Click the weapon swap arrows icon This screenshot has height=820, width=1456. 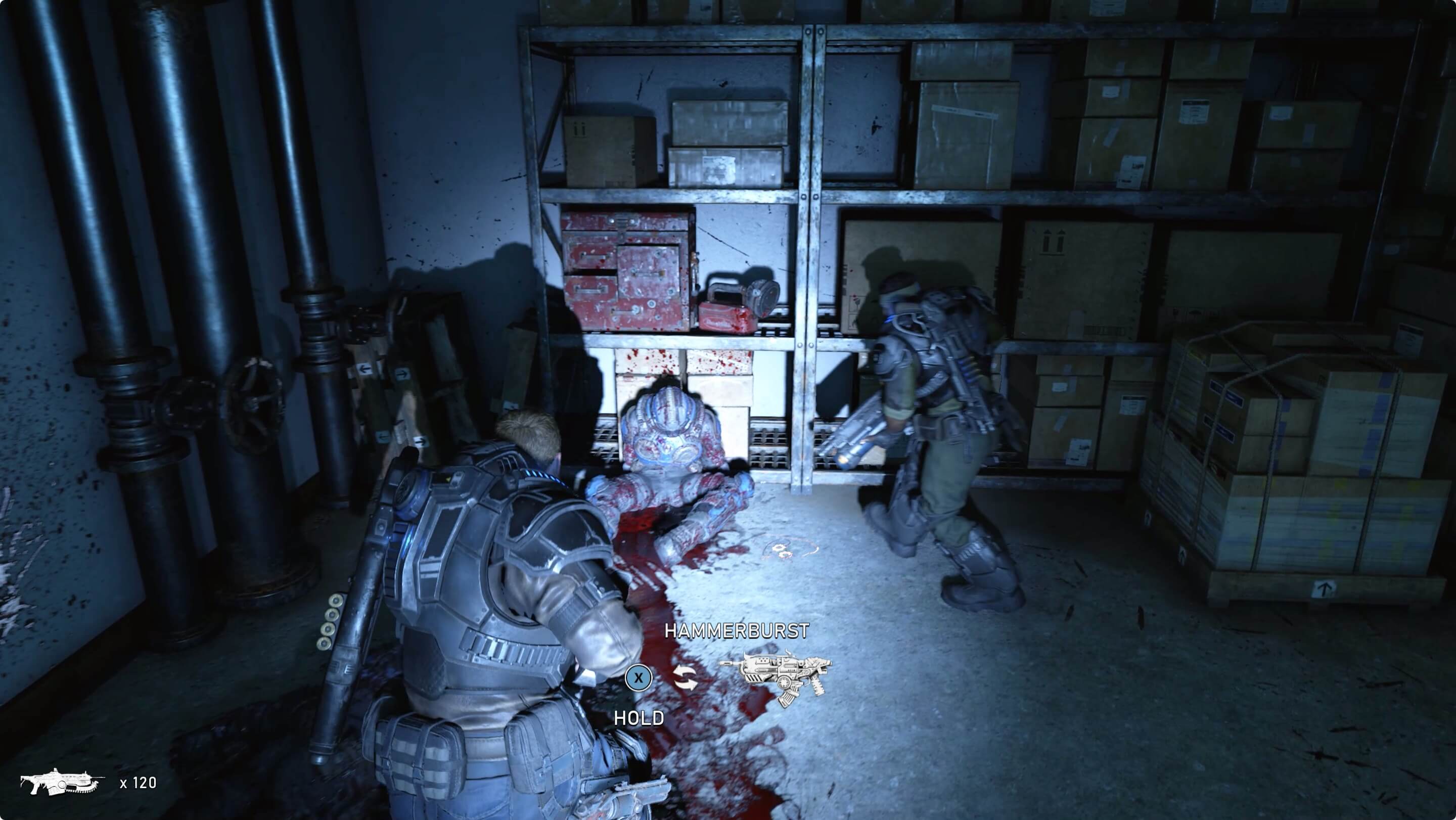685,677
